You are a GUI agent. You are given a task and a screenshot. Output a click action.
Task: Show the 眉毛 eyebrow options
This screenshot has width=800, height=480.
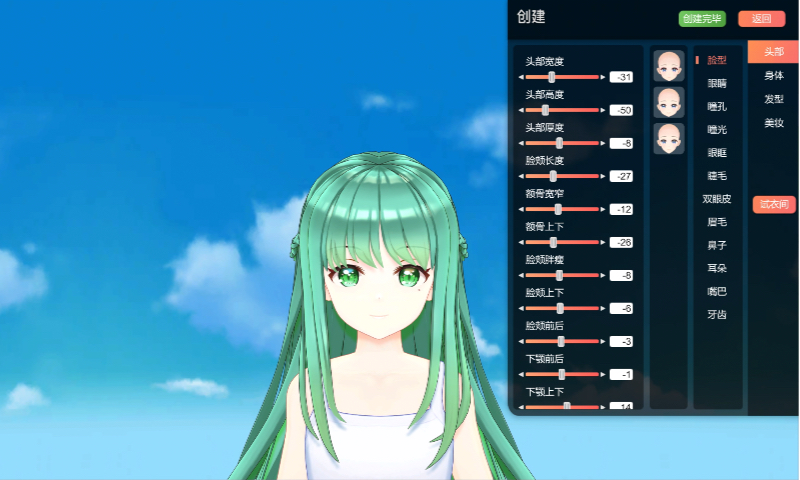(717, 222)
